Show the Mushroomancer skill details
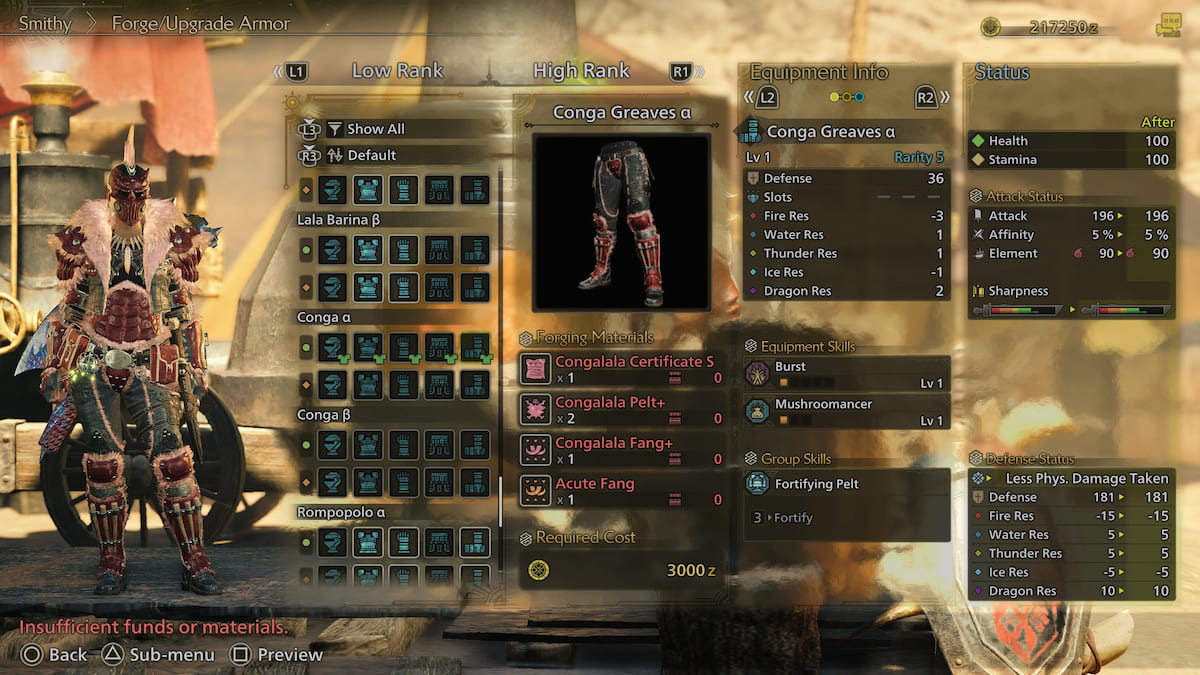This screenshot has height=675, width=1200. click(x=846, y=411)
